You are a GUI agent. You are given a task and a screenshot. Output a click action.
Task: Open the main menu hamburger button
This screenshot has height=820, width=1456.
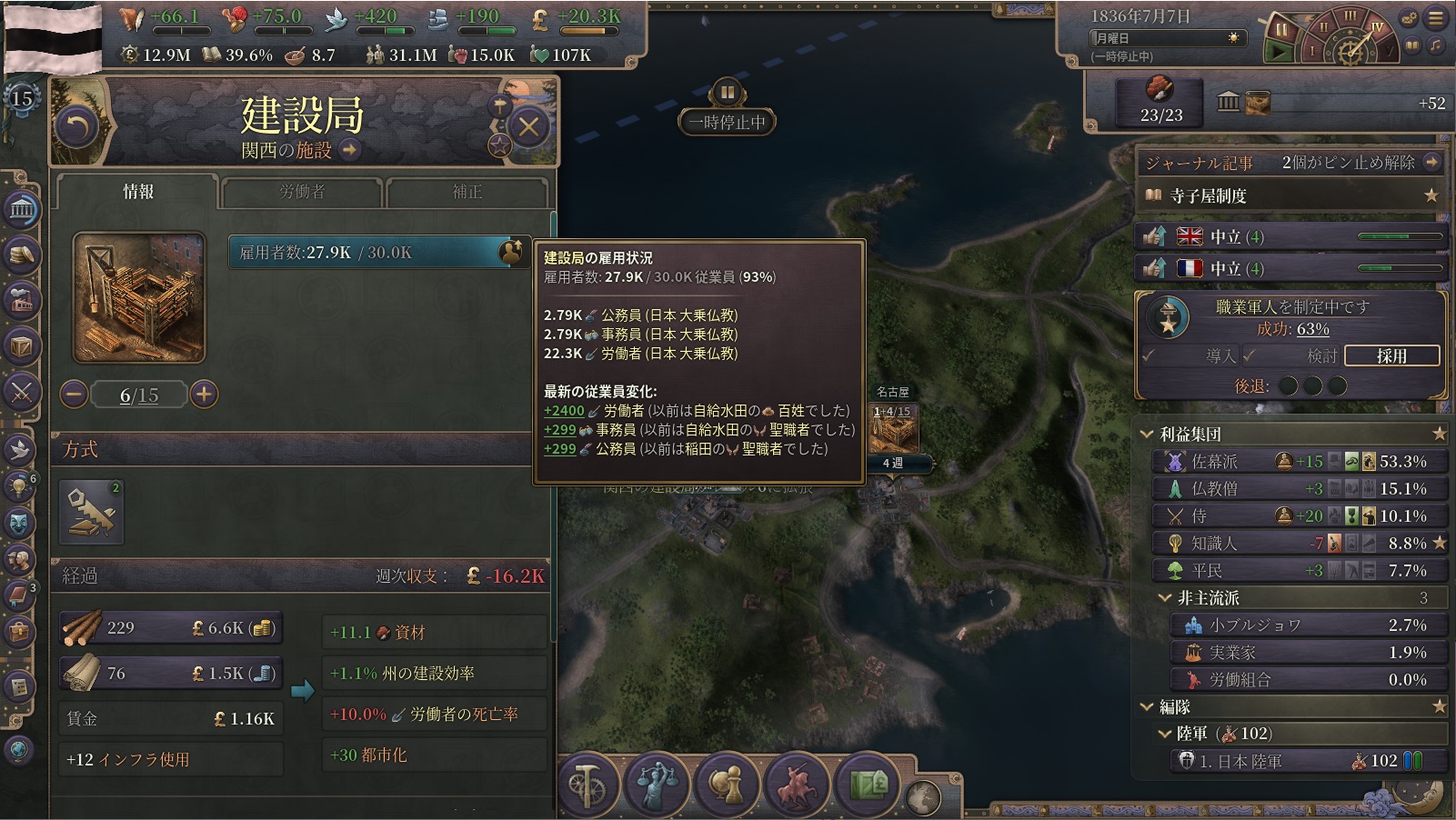point(1437,17)
